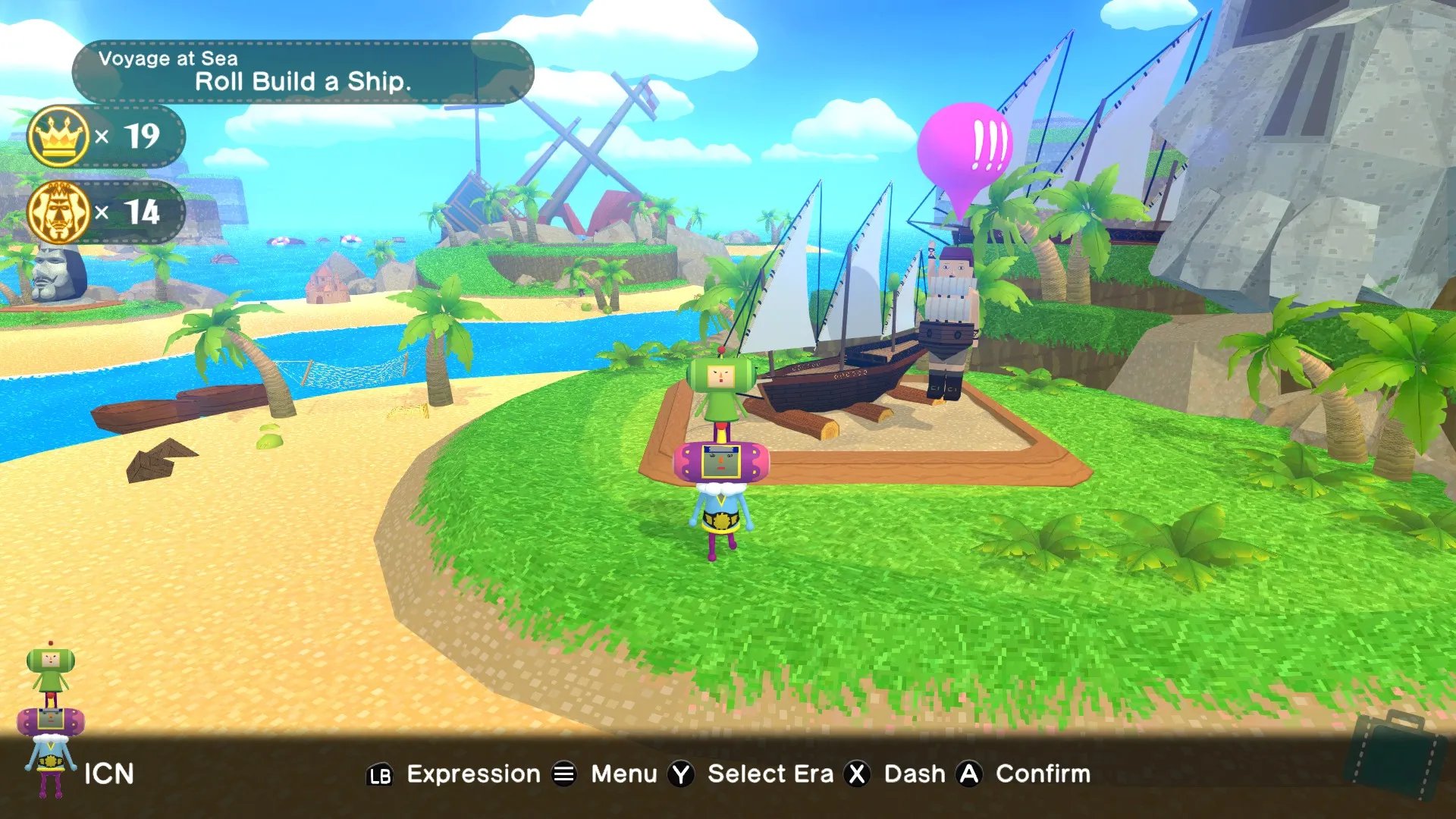Viewport: 1456px width, 819px height.
Task: Select the King face medal icon
Action: point(58,212)
